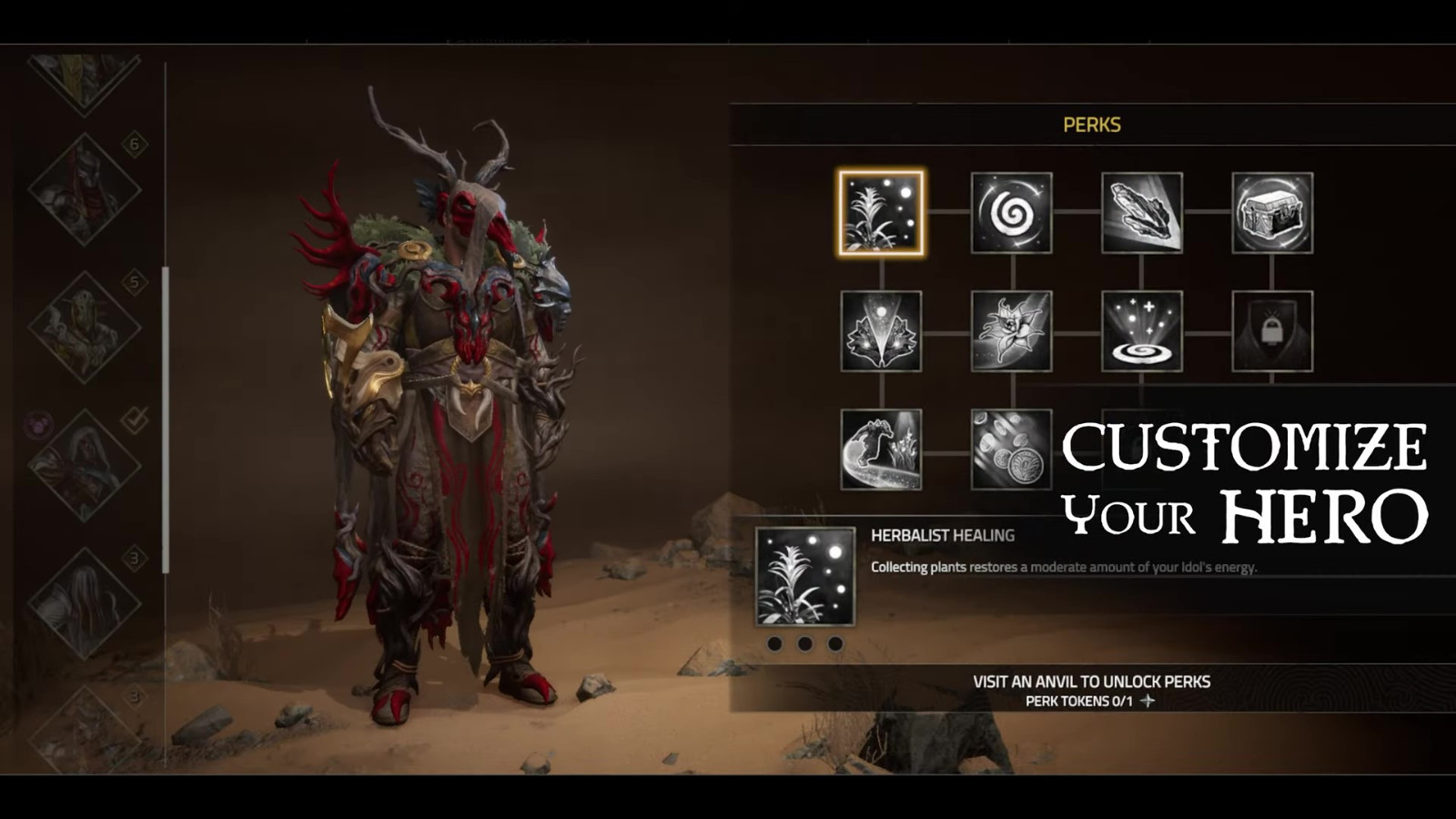This screenshot has height=819, width=1456.
Task: Pick the white-haired hero portrait
Action: 85,603
